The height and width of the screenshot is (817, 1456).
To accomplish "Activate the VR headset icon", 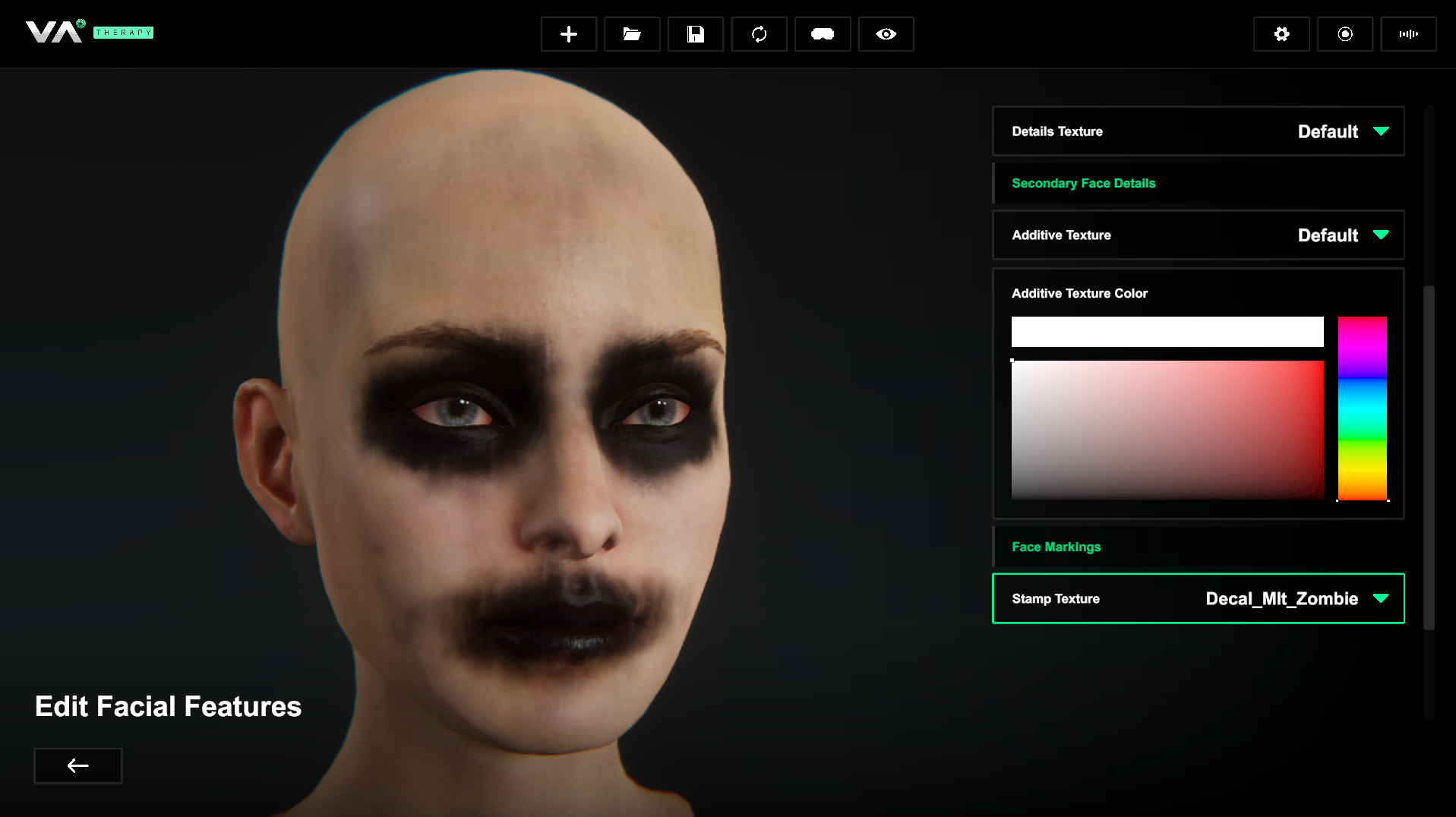I will [822, 34].
